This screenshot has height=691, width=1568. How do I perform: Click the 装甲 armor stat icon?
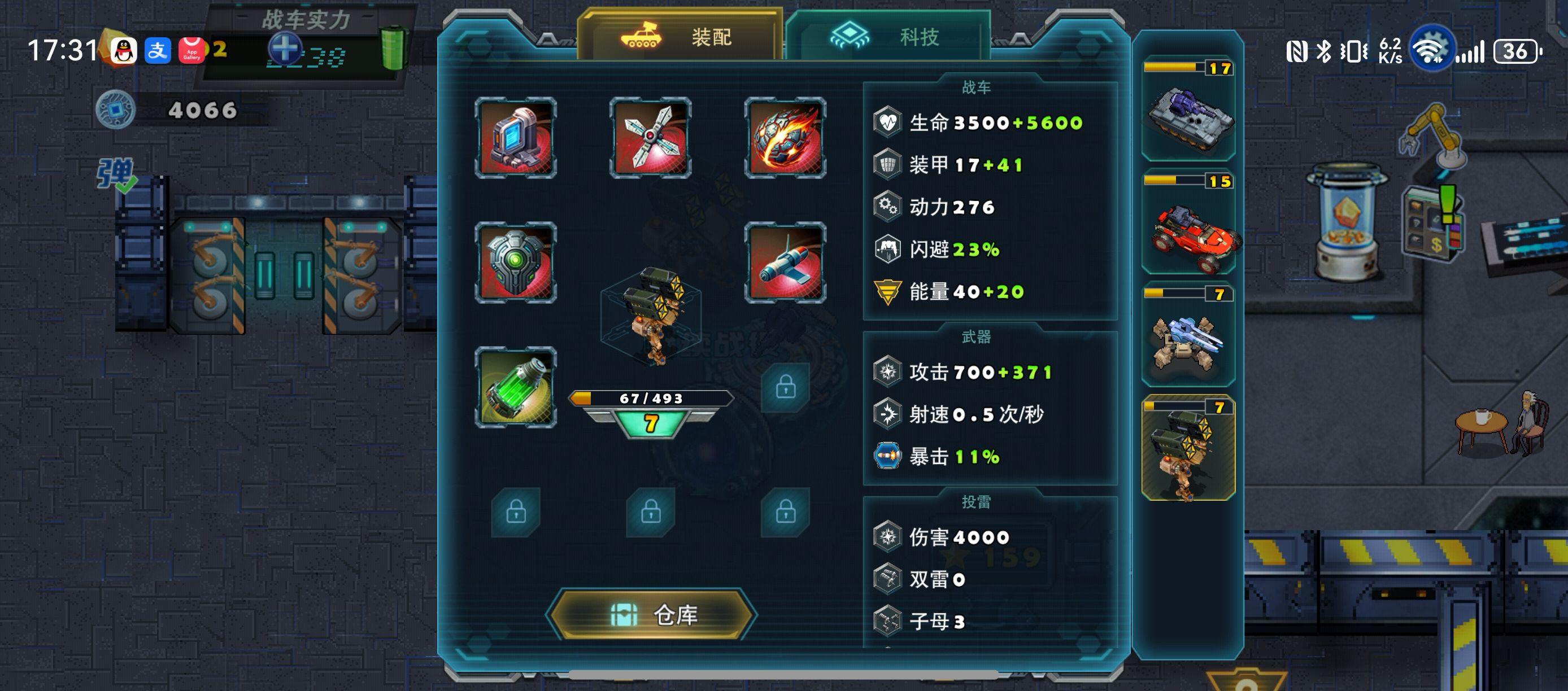pos(888,164)
